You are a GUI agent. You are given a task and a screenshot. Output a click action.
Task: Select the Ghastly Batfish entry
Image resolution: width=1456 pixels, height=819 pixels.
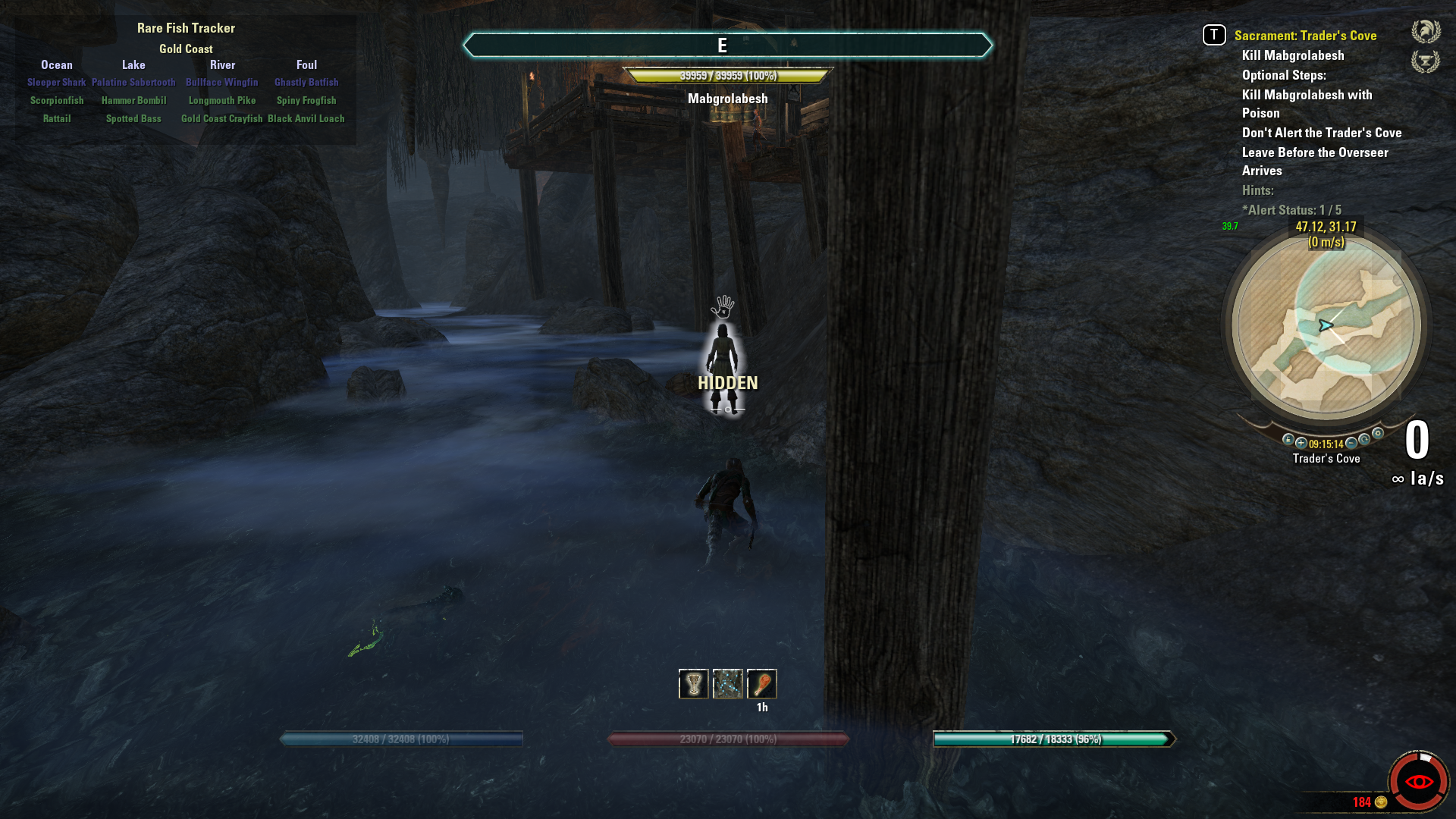click(306, 83)
